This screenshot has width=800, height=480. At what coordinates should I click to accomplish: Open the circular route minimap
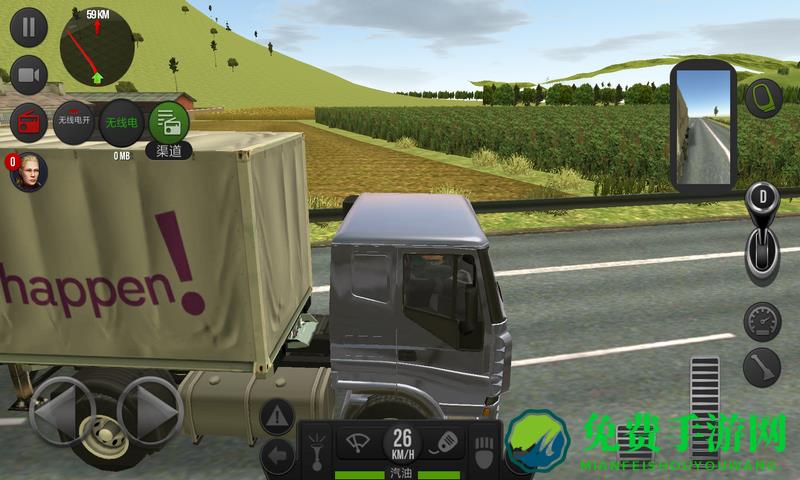point(96,48)
